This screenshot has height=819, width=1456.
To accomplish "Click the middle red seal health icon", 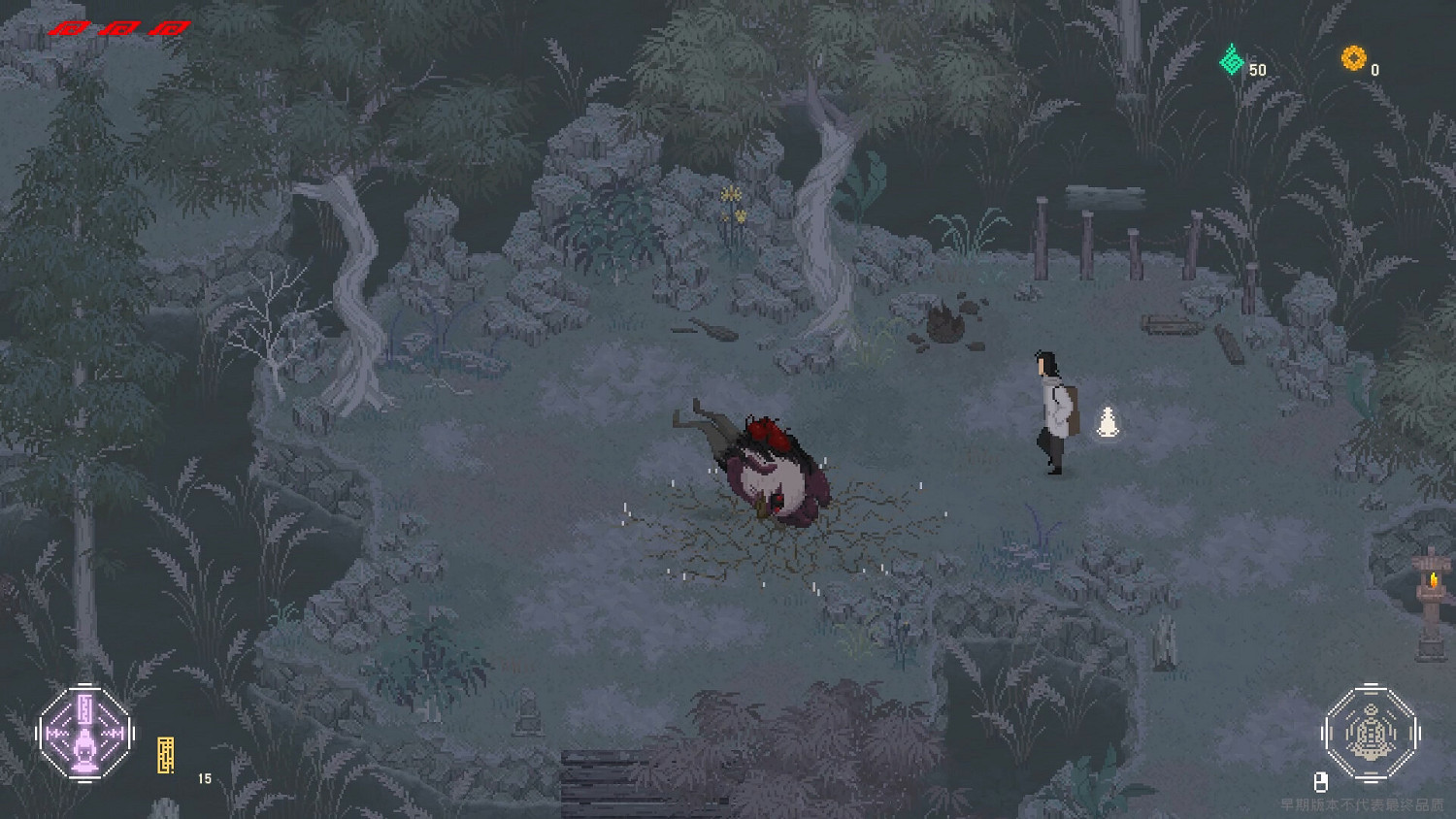I will (118, 26).
